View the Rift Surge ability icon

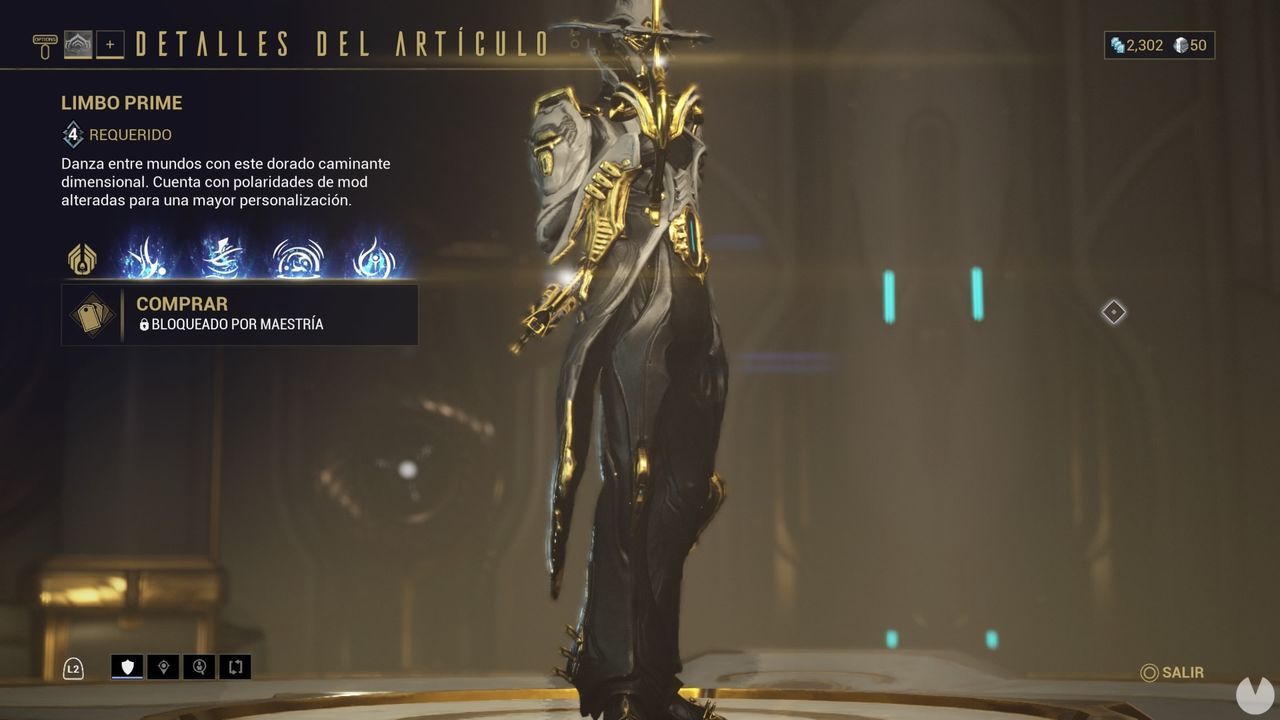point(296,258)
